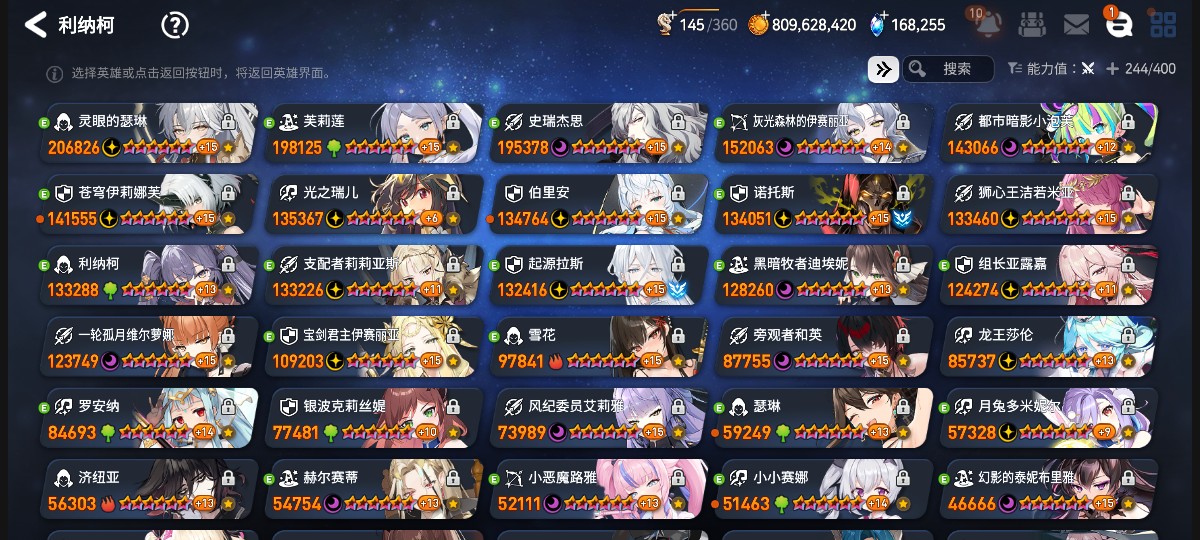1200x540 pixels.
Task: Select hero 伯里安
Action: 598,205
